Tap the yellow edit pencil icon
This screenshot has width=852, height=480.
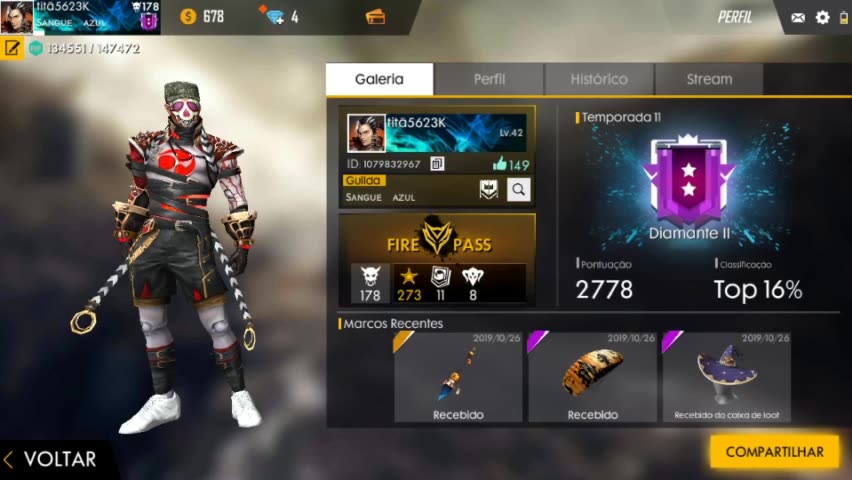[x=12, y=48]
